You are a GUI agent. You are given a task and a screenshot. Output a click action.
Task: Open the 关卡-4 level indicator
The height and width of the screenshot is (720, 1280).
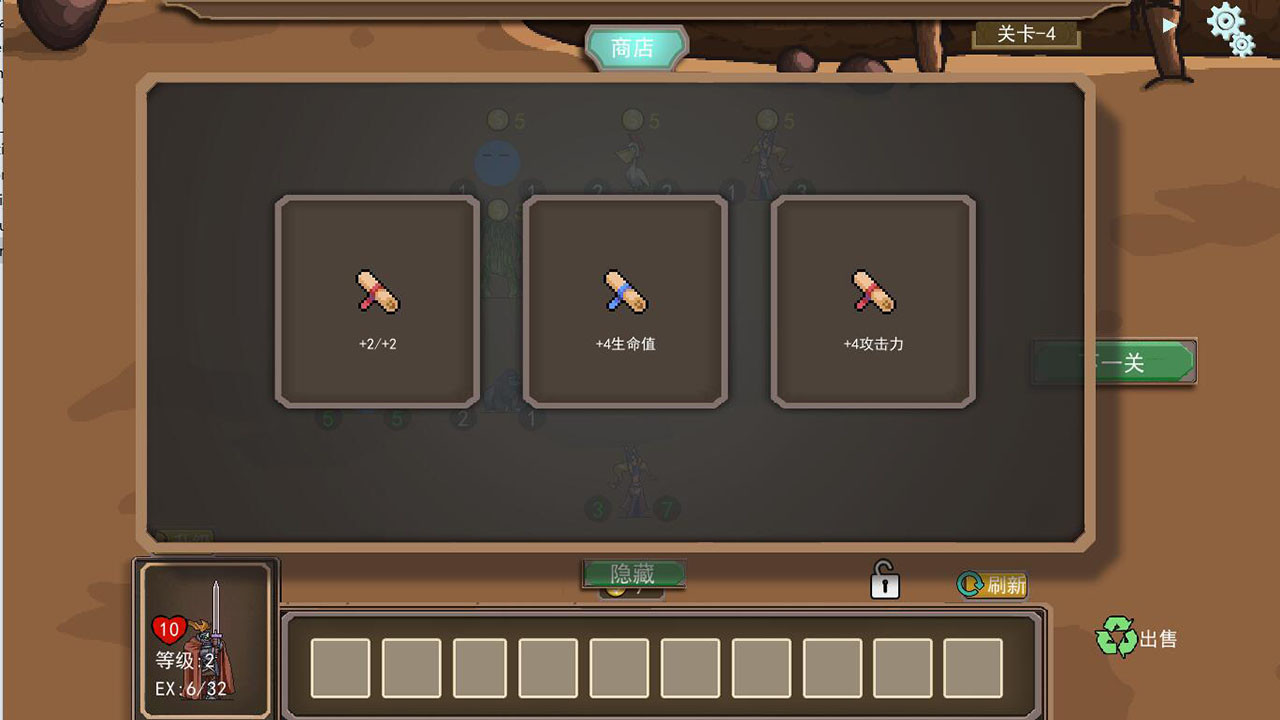click(x=1028, y=34)
